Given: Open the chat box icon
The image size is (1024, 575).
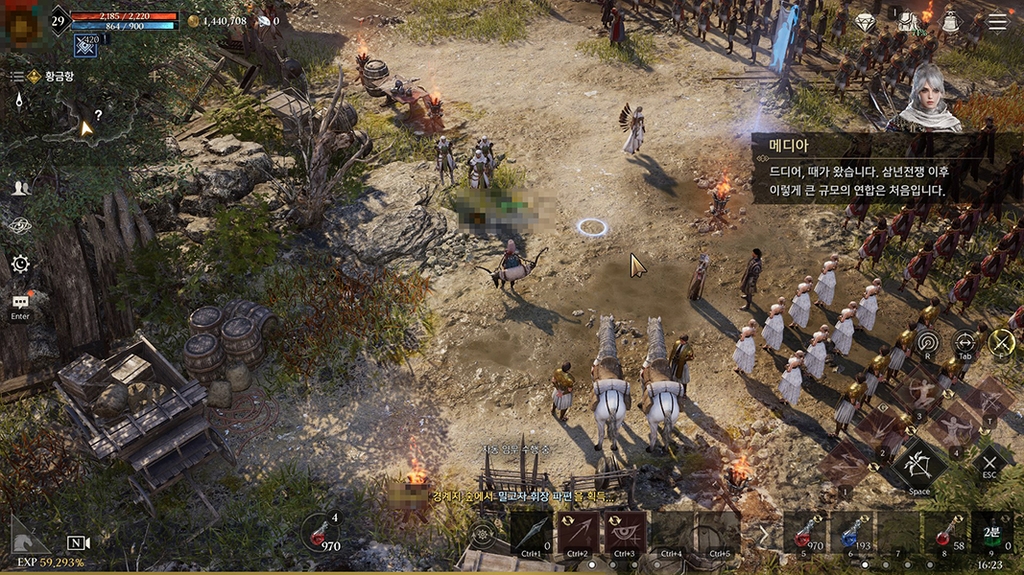Looking at the screenshot, I should point(20,301).
